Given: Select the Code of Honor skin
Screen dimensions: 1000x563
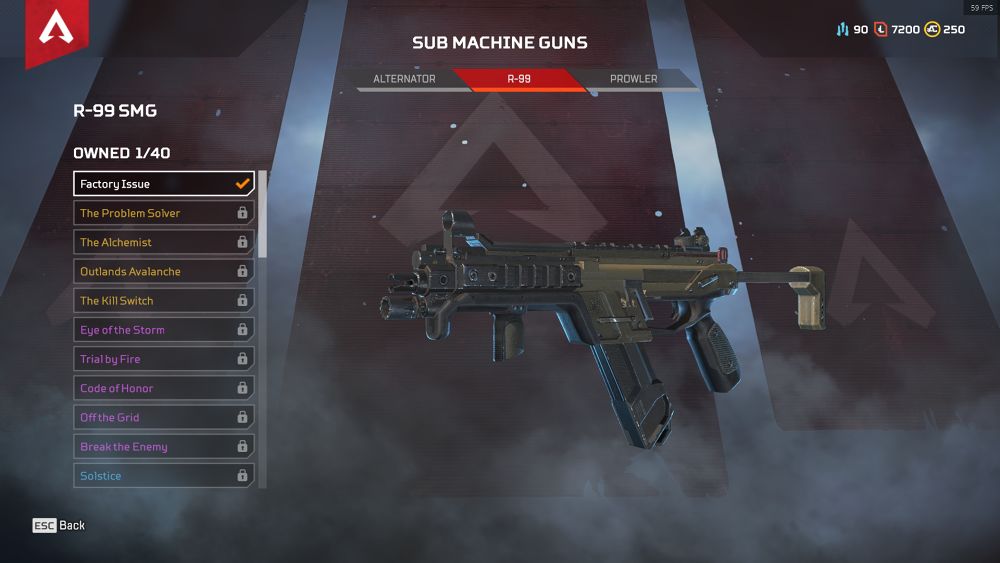Looking at the screenshot, I should click(164, 388).
